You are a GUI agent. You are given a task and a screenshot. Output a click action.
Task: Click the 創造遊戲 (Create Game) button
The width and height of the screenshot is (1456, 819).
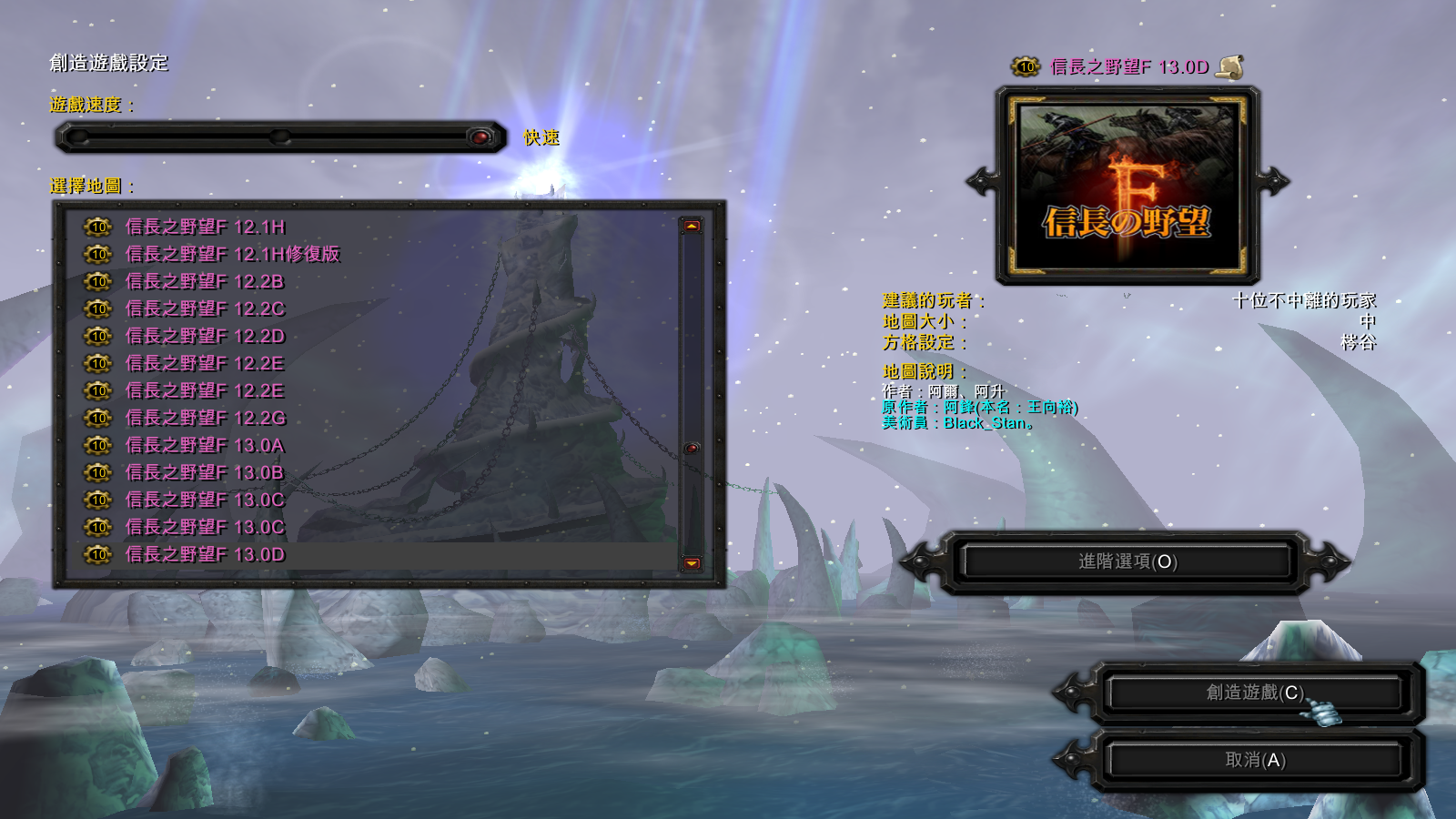coord(1254,693)
